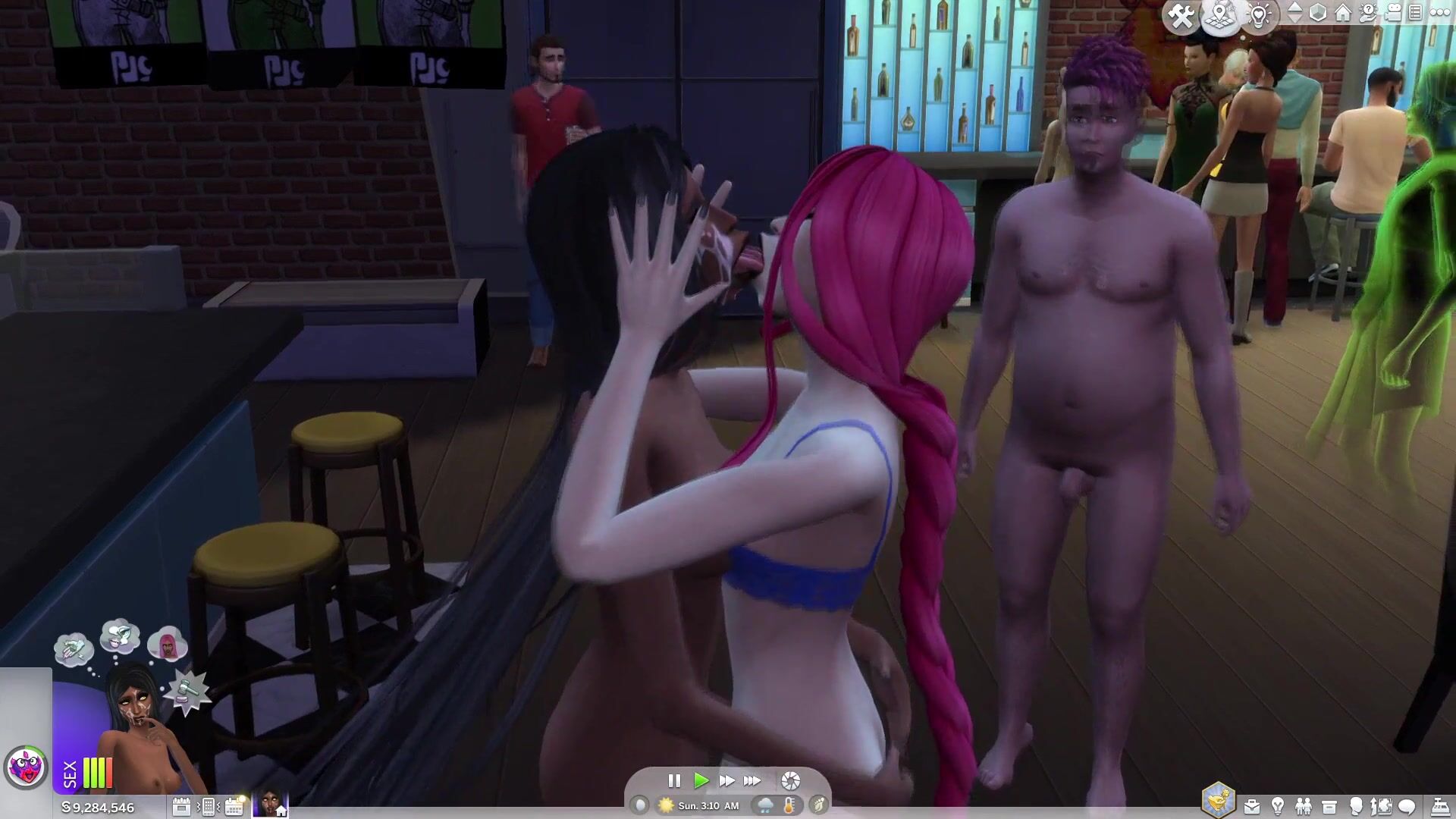Open the Relationships panel
1456x819 pixels.
(1304, 806)
